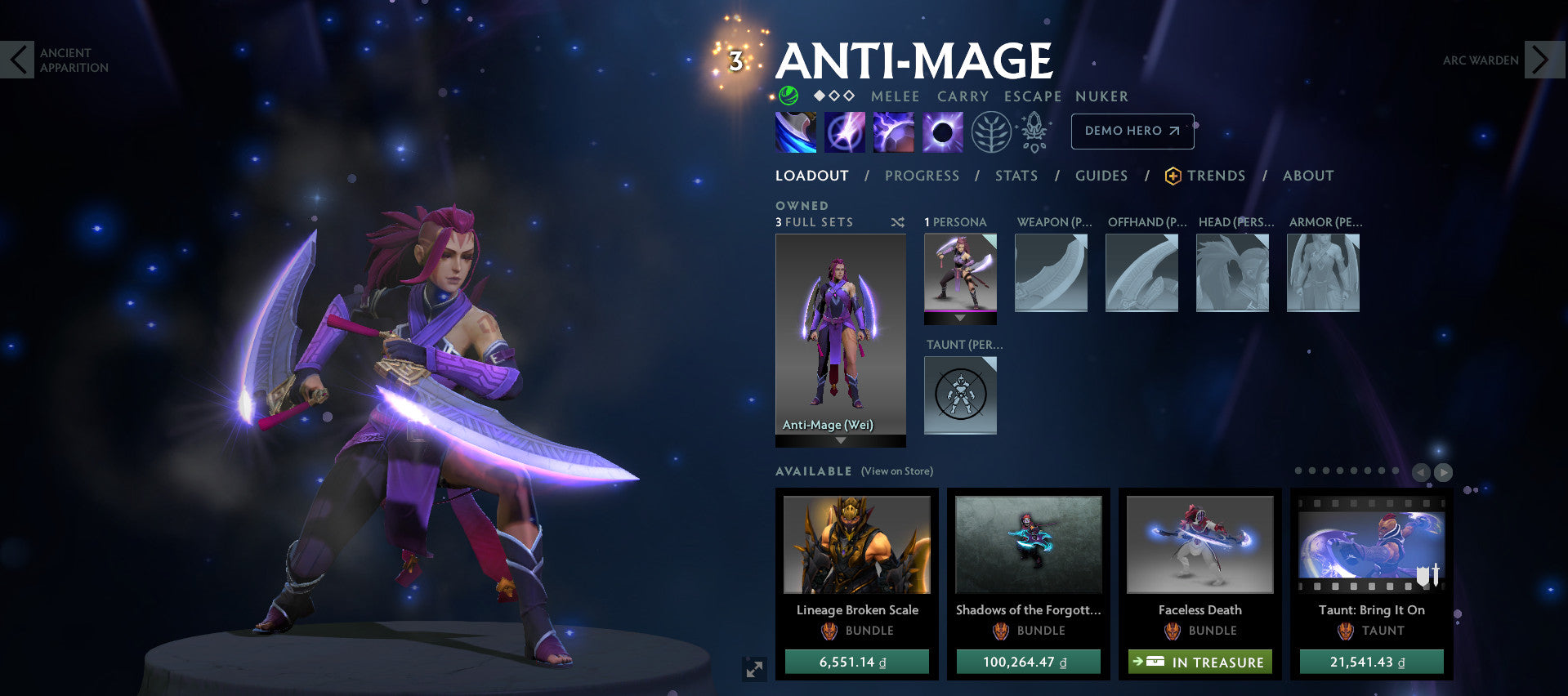The height and width of the screenshot is (696, 1568).
Task: Expand the persona thumbnail details arrow
Action: [960, 318]
